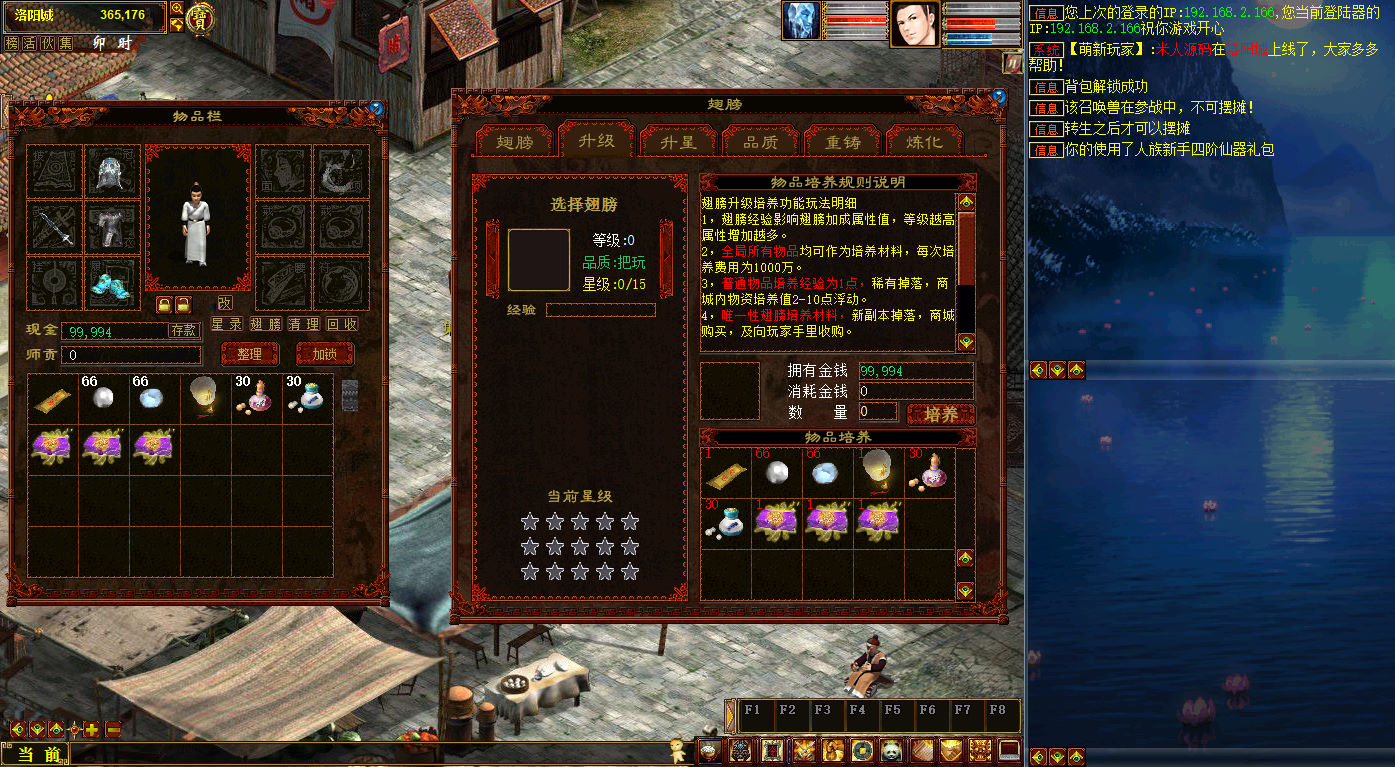1395x767 pixels.
Task: Lock the inventory with 加锁
Action: (325, 354)
